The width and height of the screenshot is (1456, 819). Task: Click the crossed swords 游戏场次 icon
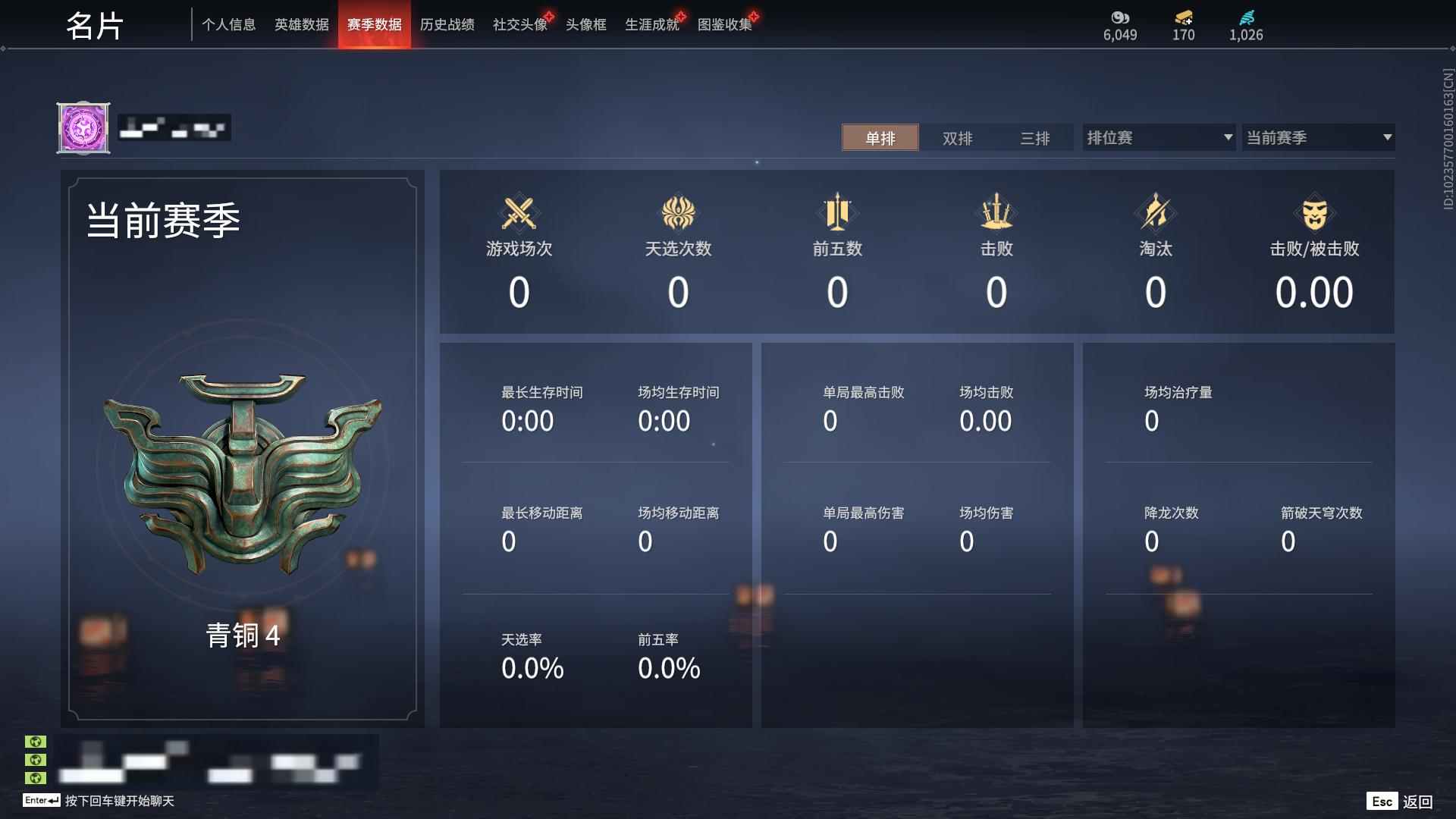coord(519,213)
